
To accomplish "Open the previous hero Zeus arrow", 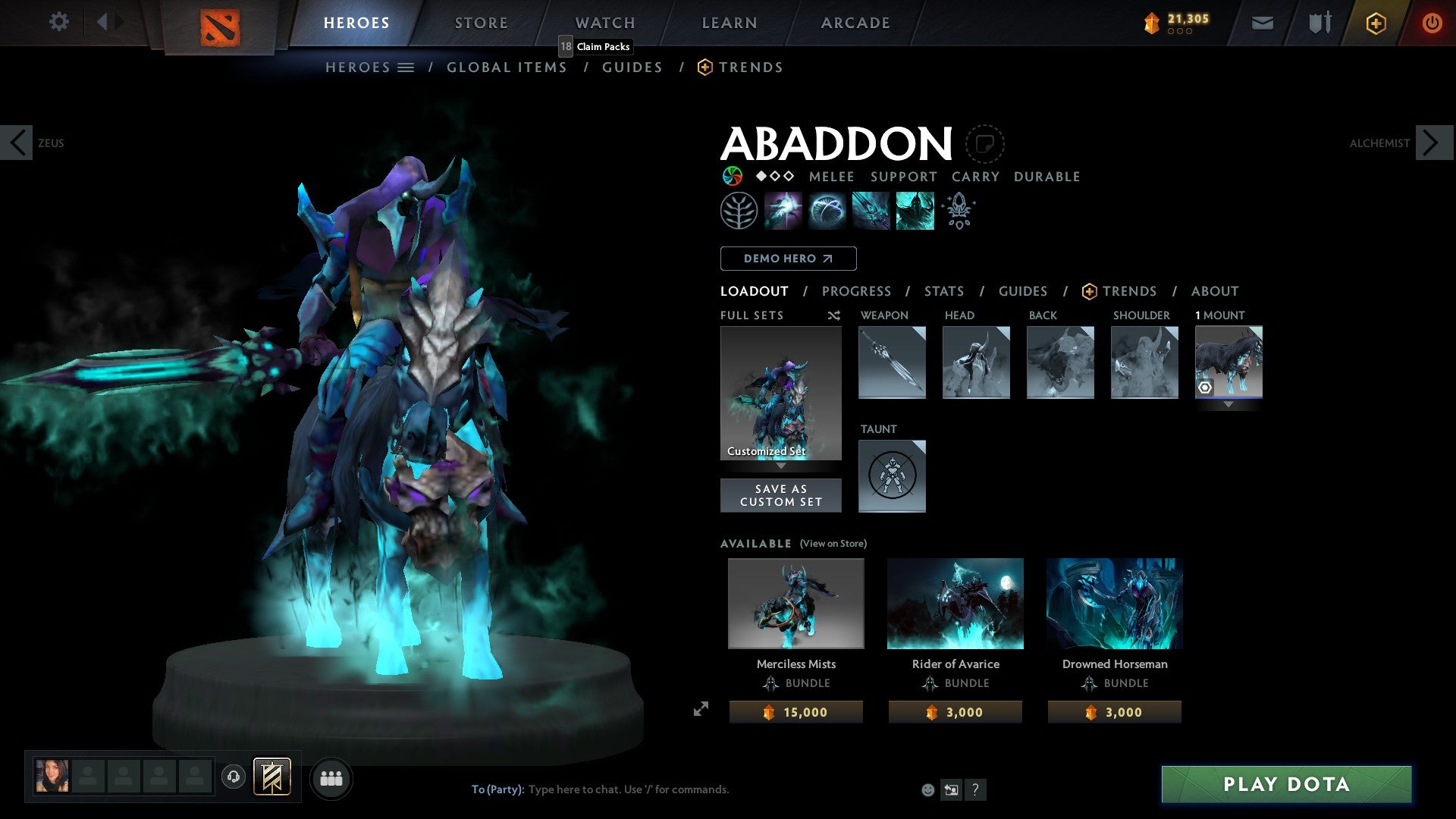I will click(x=17, y=142).
